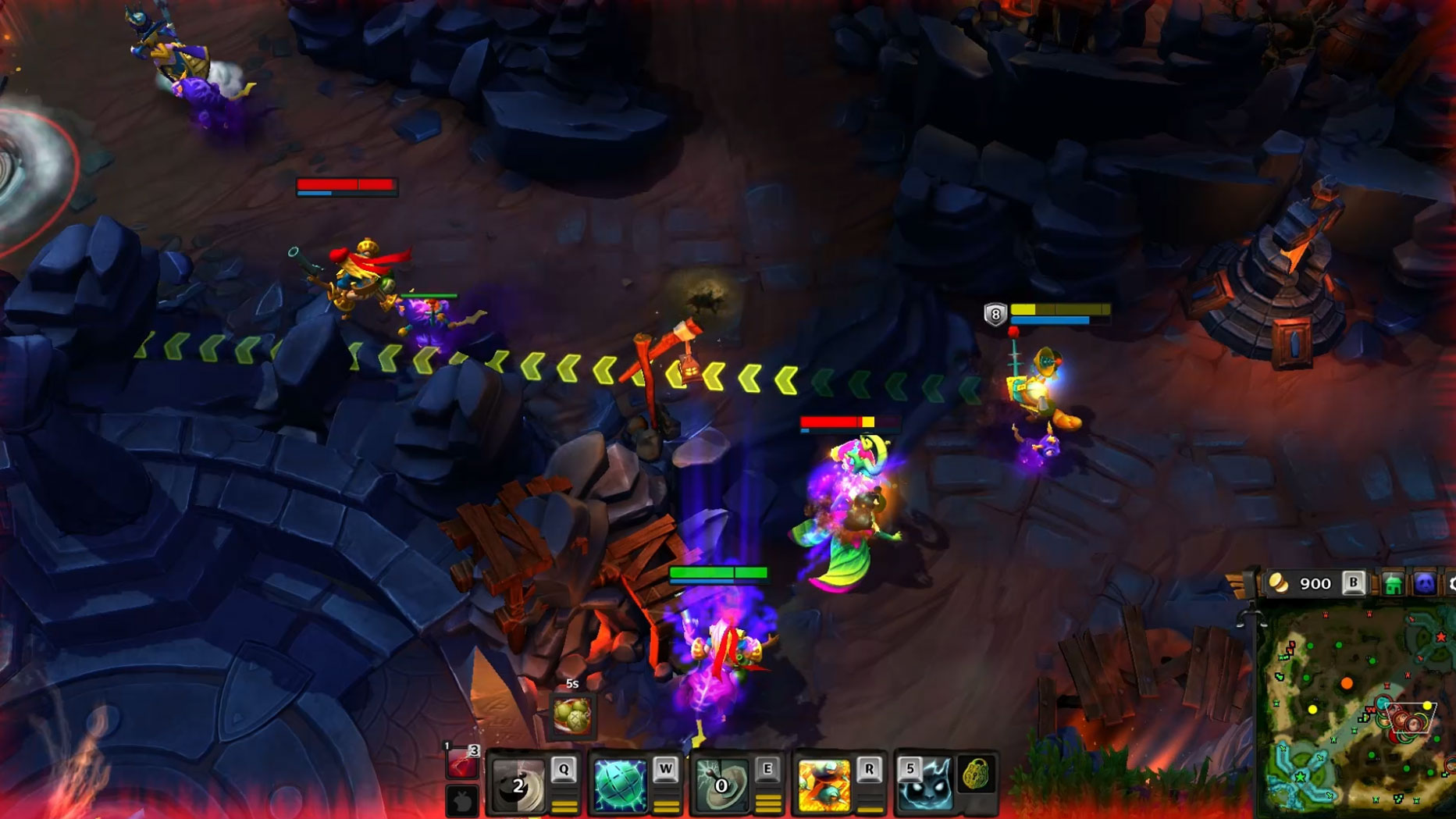
Task: Click the red star base on the minimap
Action: 1441,637
